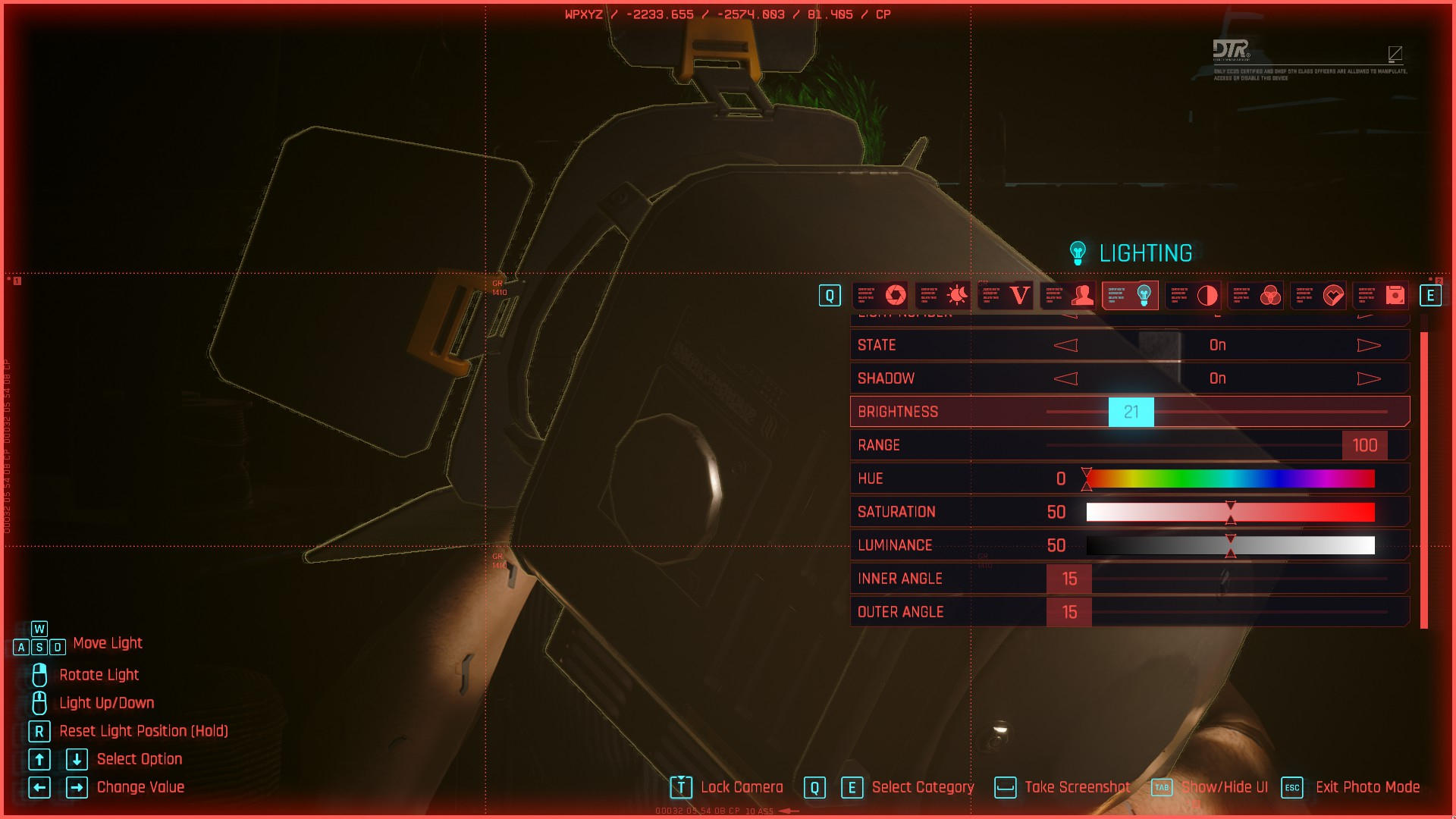Click the Outer Angle slider
This screenshot has width=1456, height=819.
click(x=1069, y=613)
